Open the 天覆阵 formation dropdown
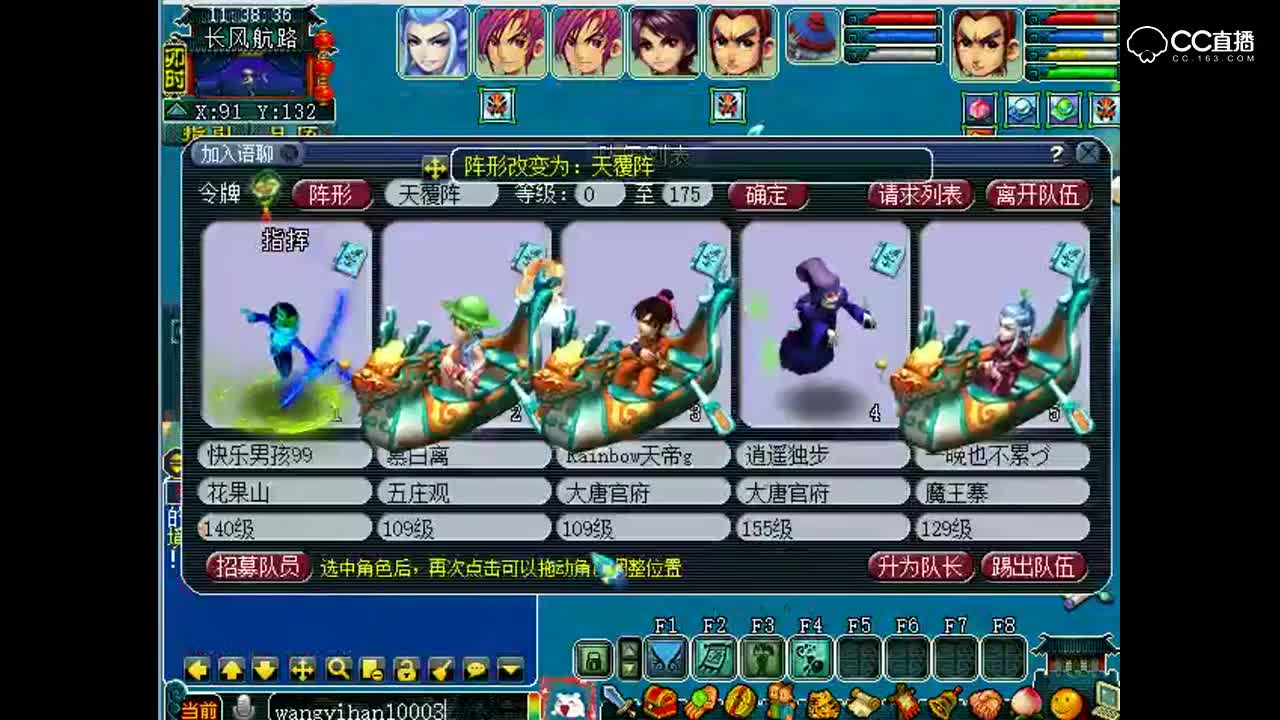This screenshot has width=1280, height=720. click(440, 195)
